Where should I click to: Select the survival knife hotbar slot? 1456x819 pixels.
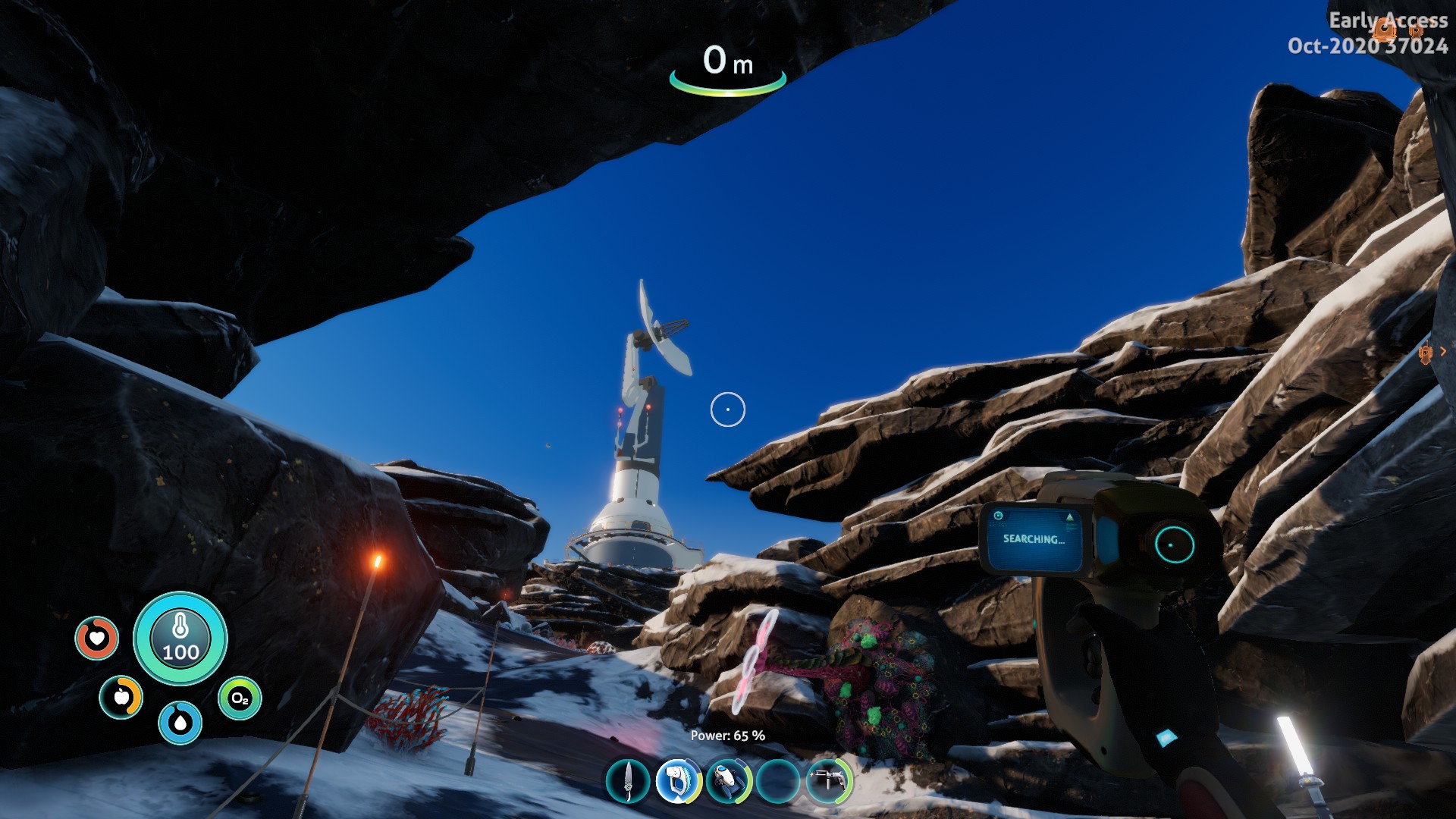629,780
